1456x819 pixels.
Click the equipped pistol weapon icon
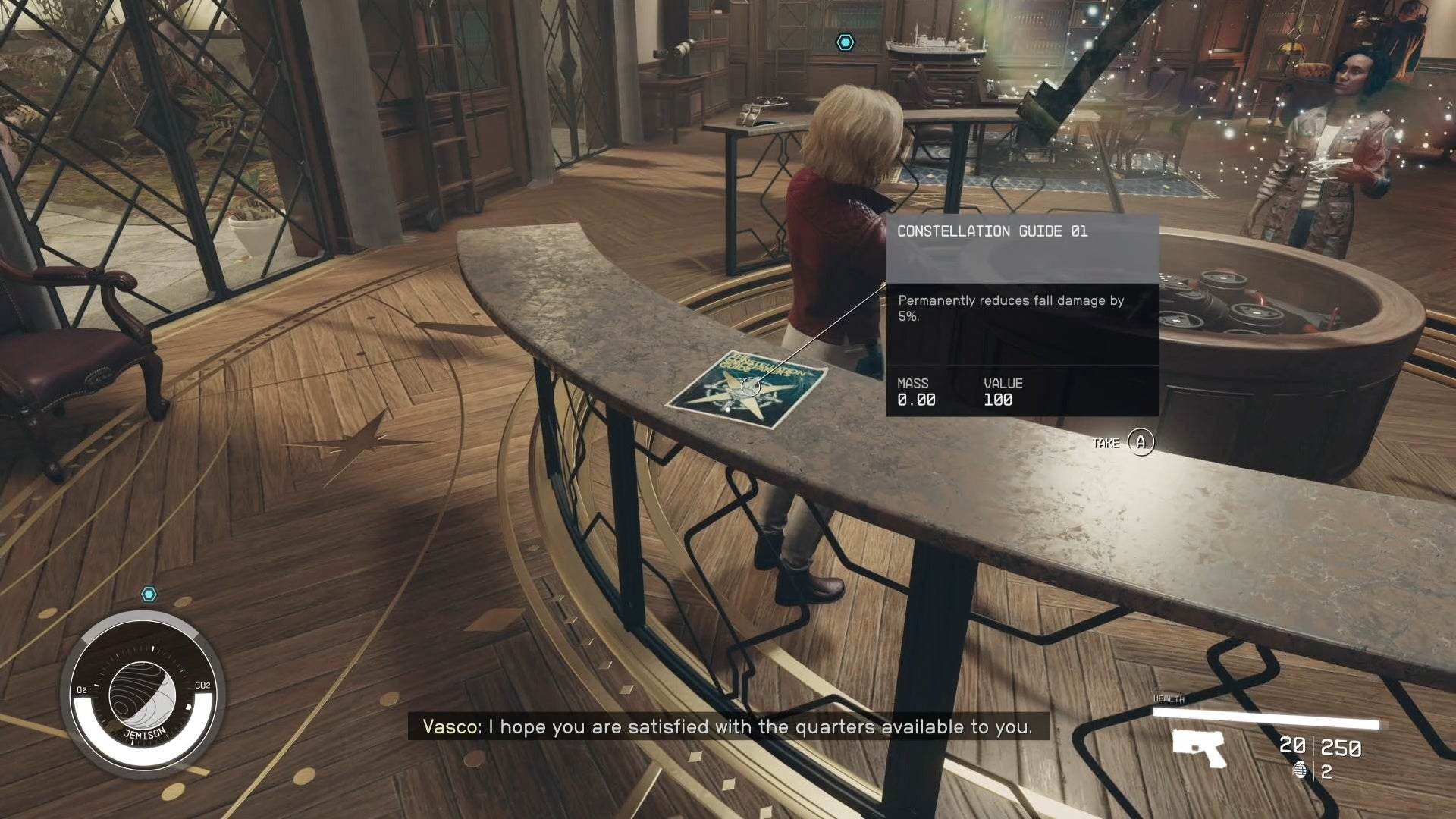1199,748
